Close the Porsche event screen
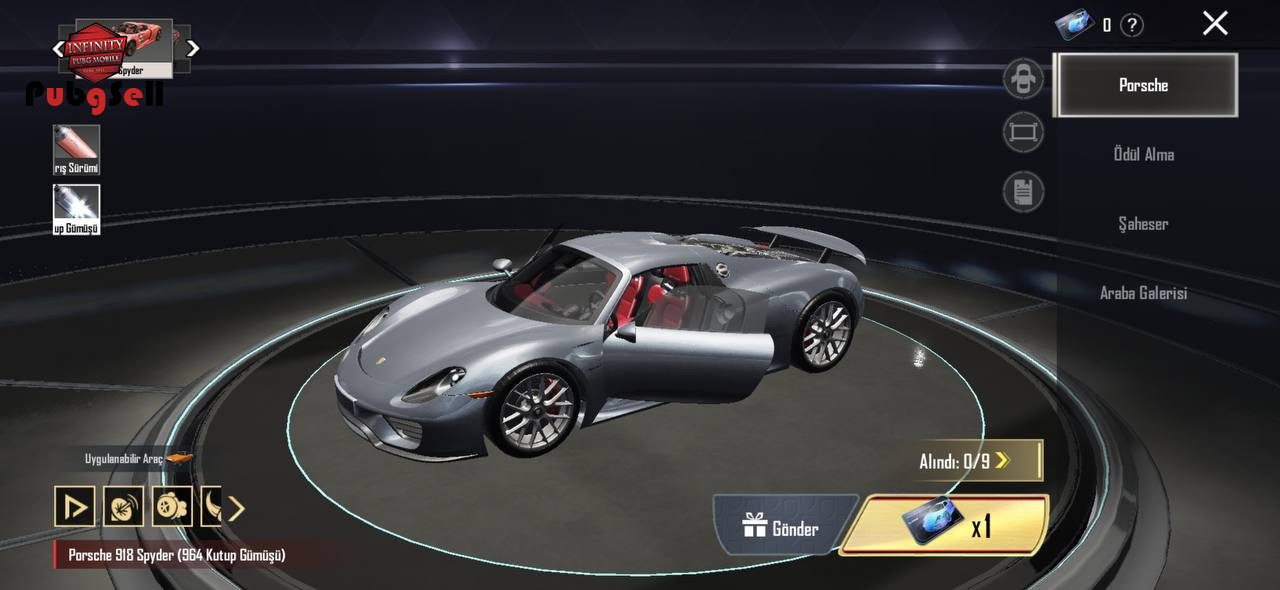Image resolution: width=1280 pixels, height=590 pixels. coord(1214,23)
